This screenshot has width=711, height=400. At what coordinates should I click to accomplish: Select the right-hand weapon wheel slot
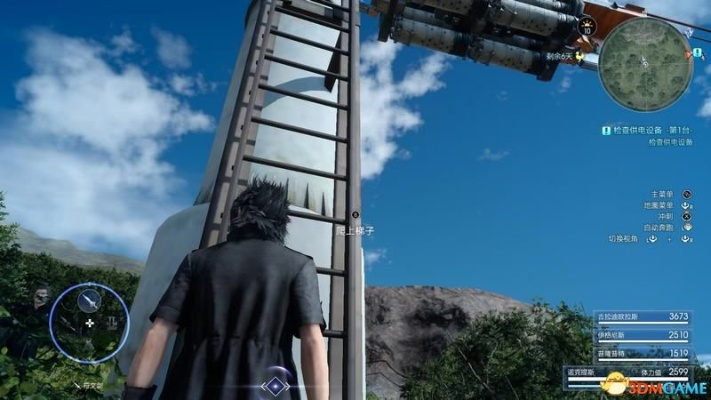tap(113, 323)
